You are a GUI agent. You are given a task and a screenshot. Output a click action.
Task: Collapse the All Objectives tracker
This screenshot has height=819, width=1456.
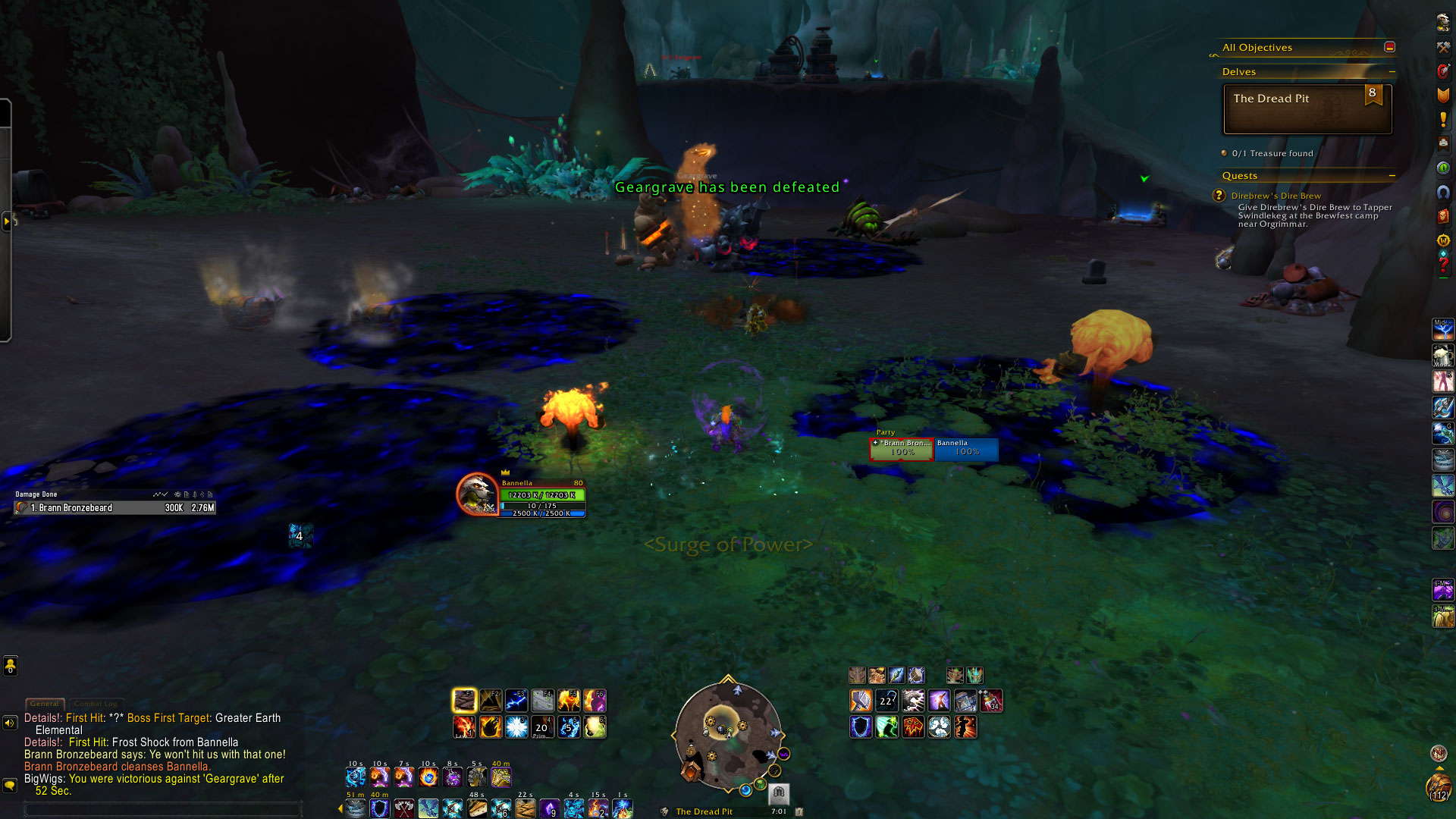pyautogui.click(x=1389, y=47)
